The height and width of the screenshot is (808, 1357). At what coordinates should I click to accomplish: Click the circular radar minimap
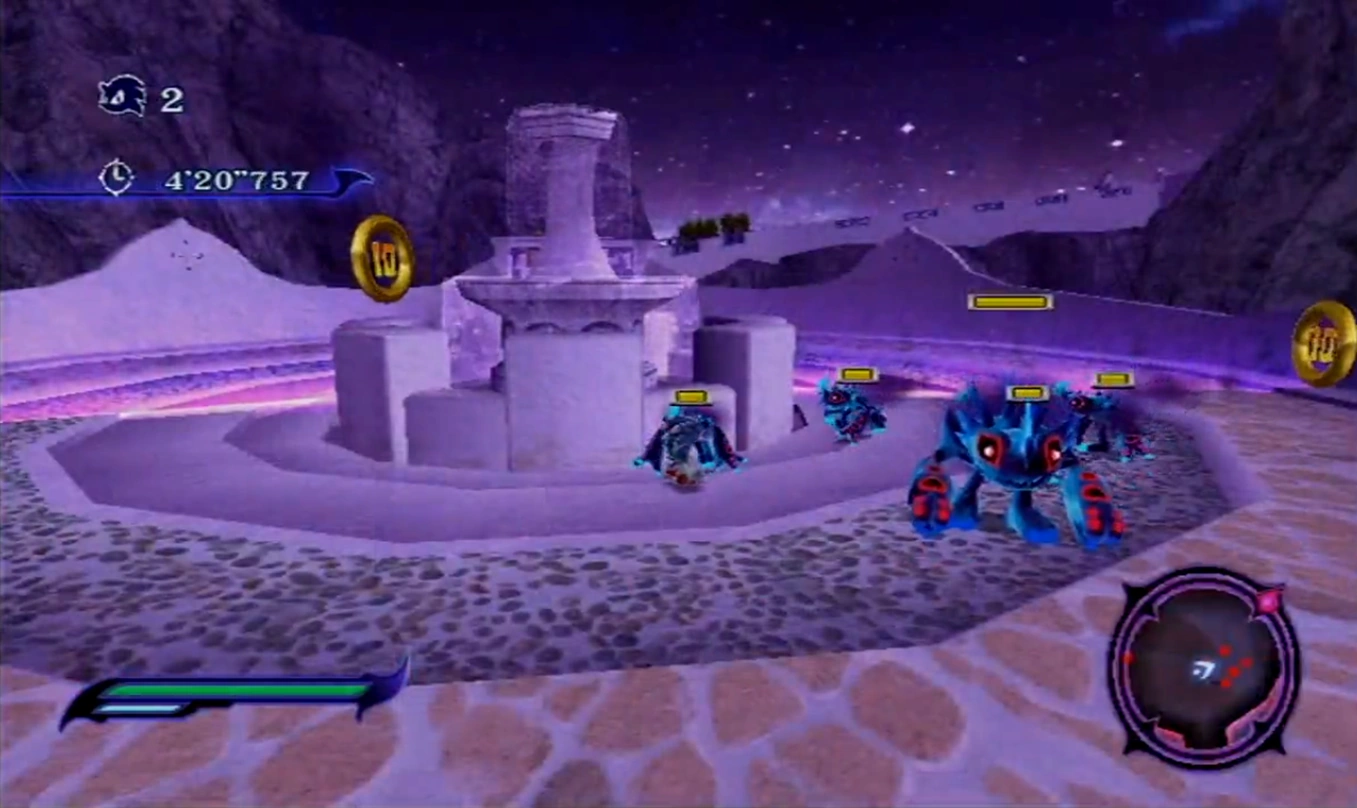click(1203, 667)
